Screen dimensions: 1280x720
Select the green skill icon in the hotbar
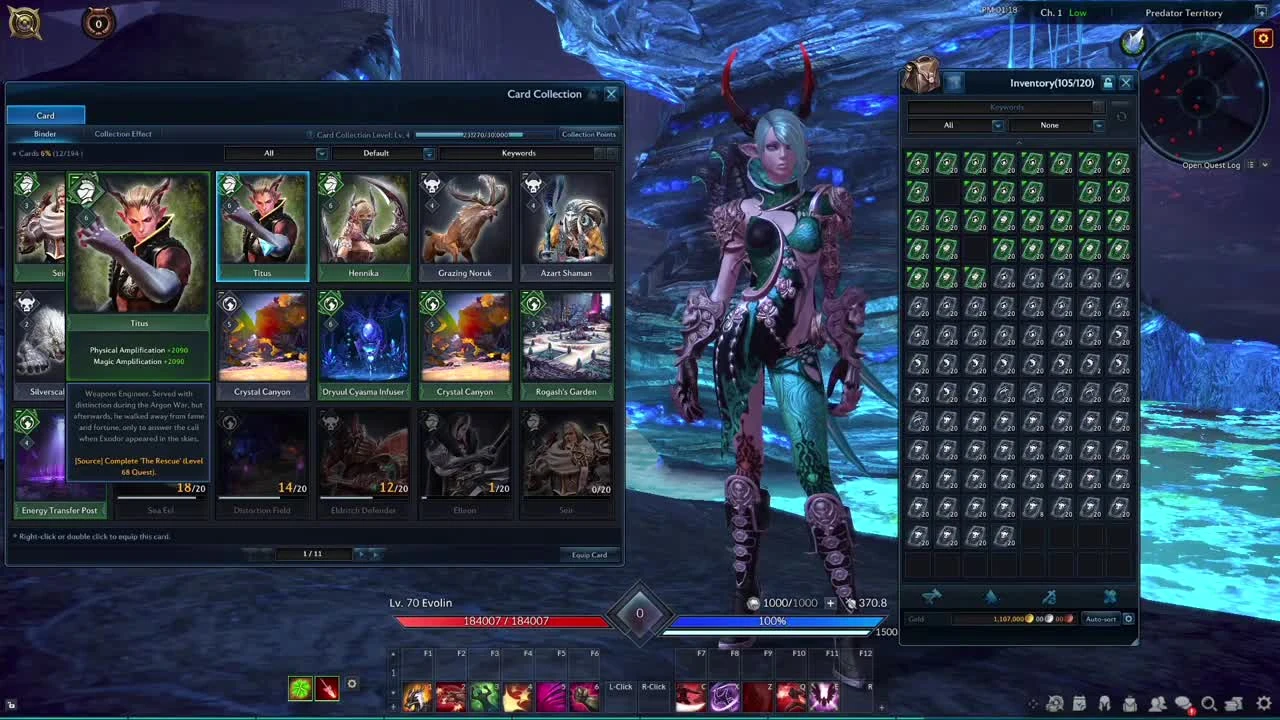coord(300,686)
